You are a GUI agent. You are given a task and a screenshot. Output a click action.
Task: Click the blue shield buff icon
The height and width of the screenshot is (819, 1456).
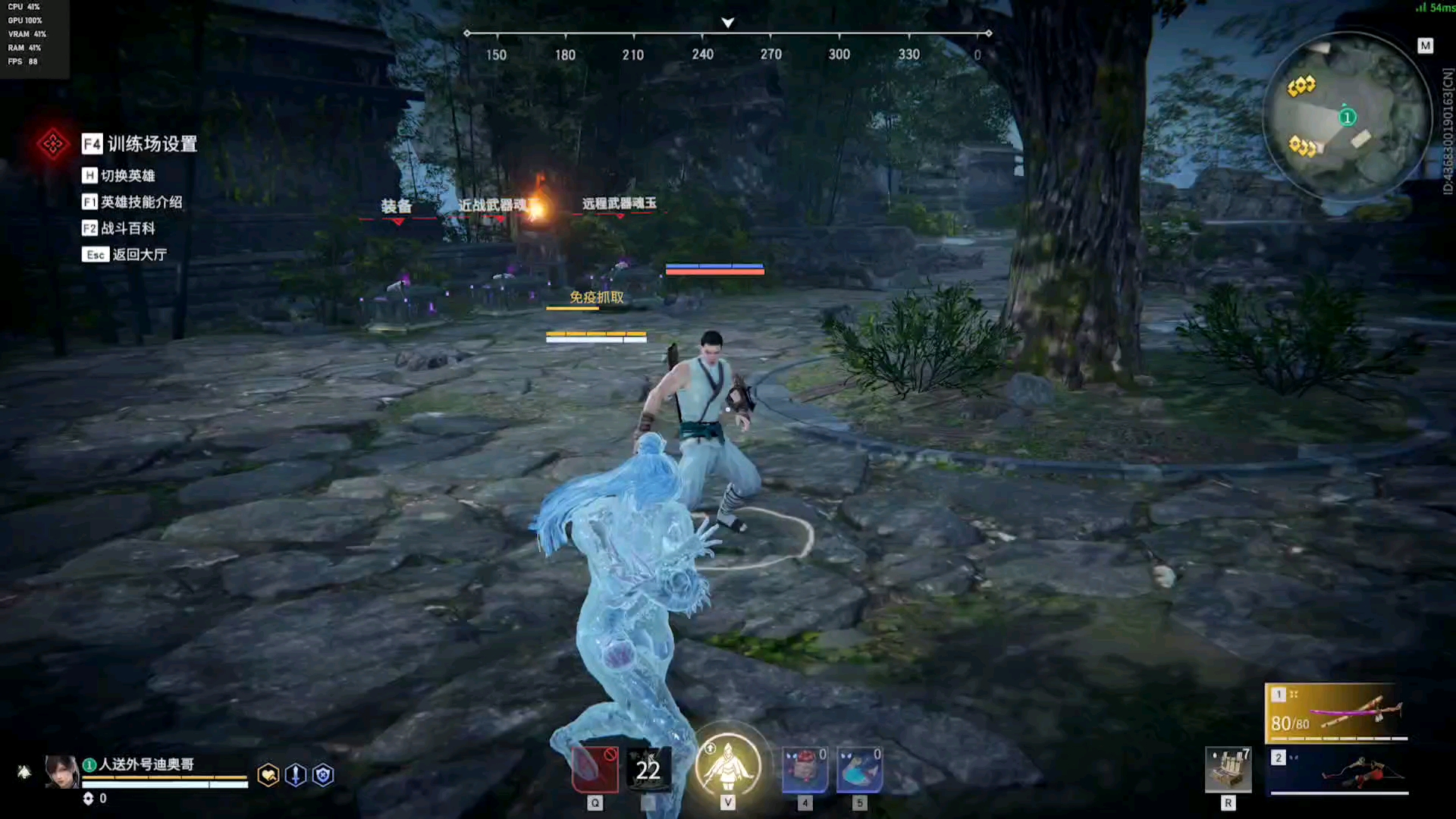(x=323, y=775)
